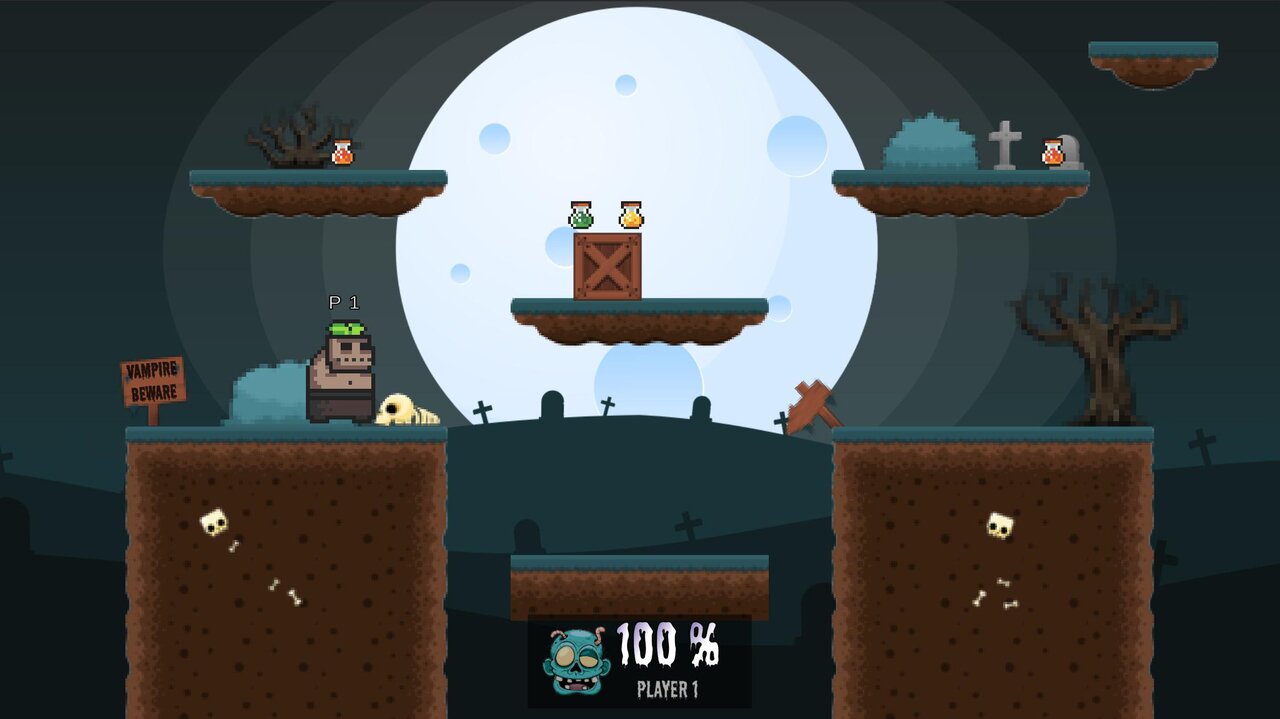Click Player 1's zombie portrait icon
Image resolution: width=1280 pixels, height=719 pixels.
[x=574, y=661]
